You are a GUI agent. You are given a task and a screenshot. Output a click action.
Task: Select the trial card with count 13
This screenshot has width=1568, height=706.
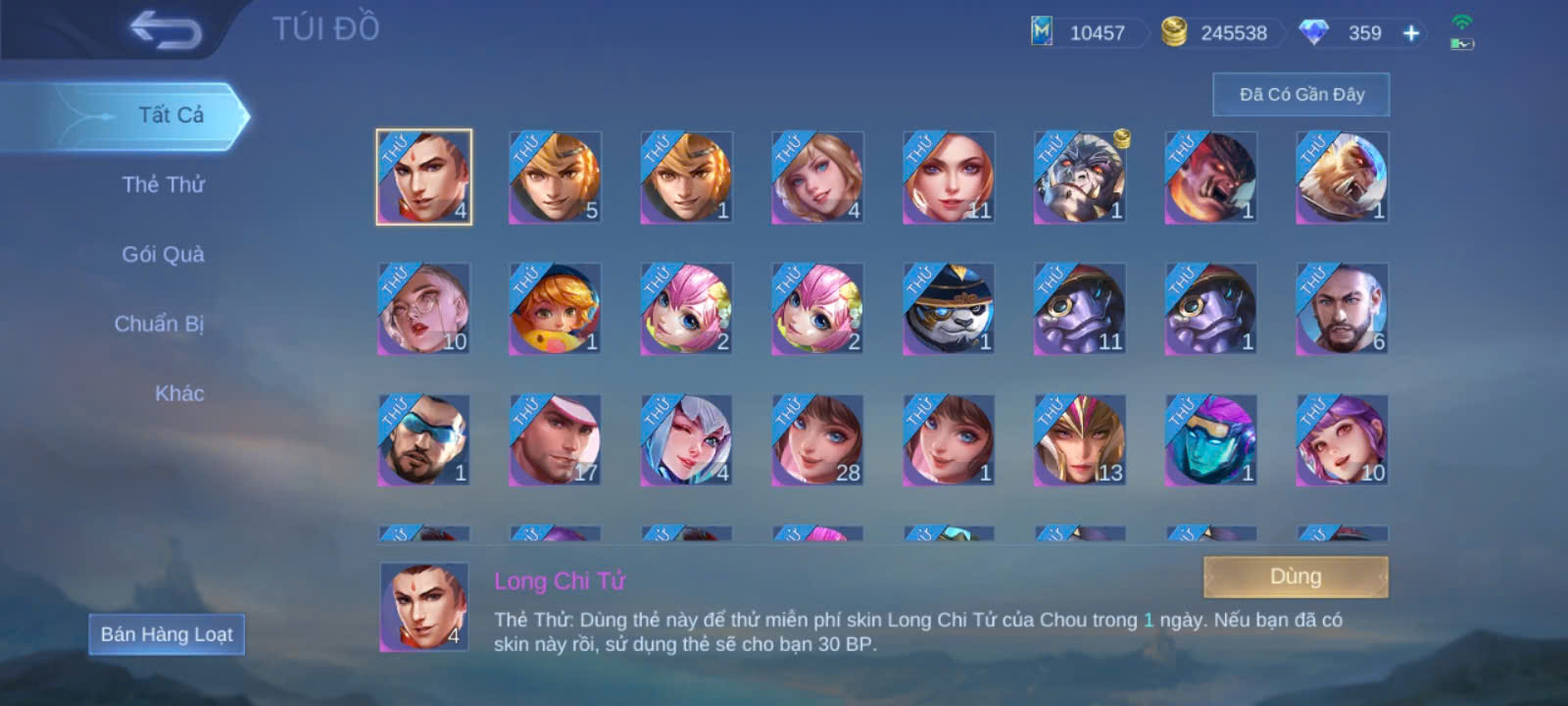(x=1079, y=440)
